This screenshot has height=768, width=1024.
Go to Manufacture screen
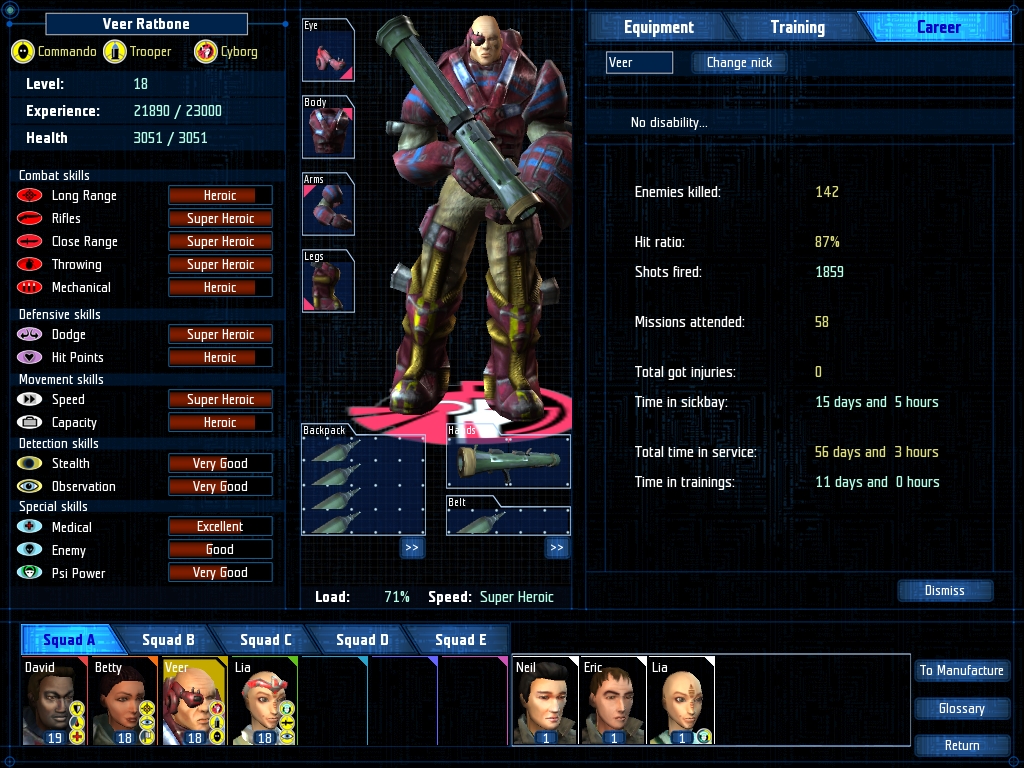click(x=961, y=670)
